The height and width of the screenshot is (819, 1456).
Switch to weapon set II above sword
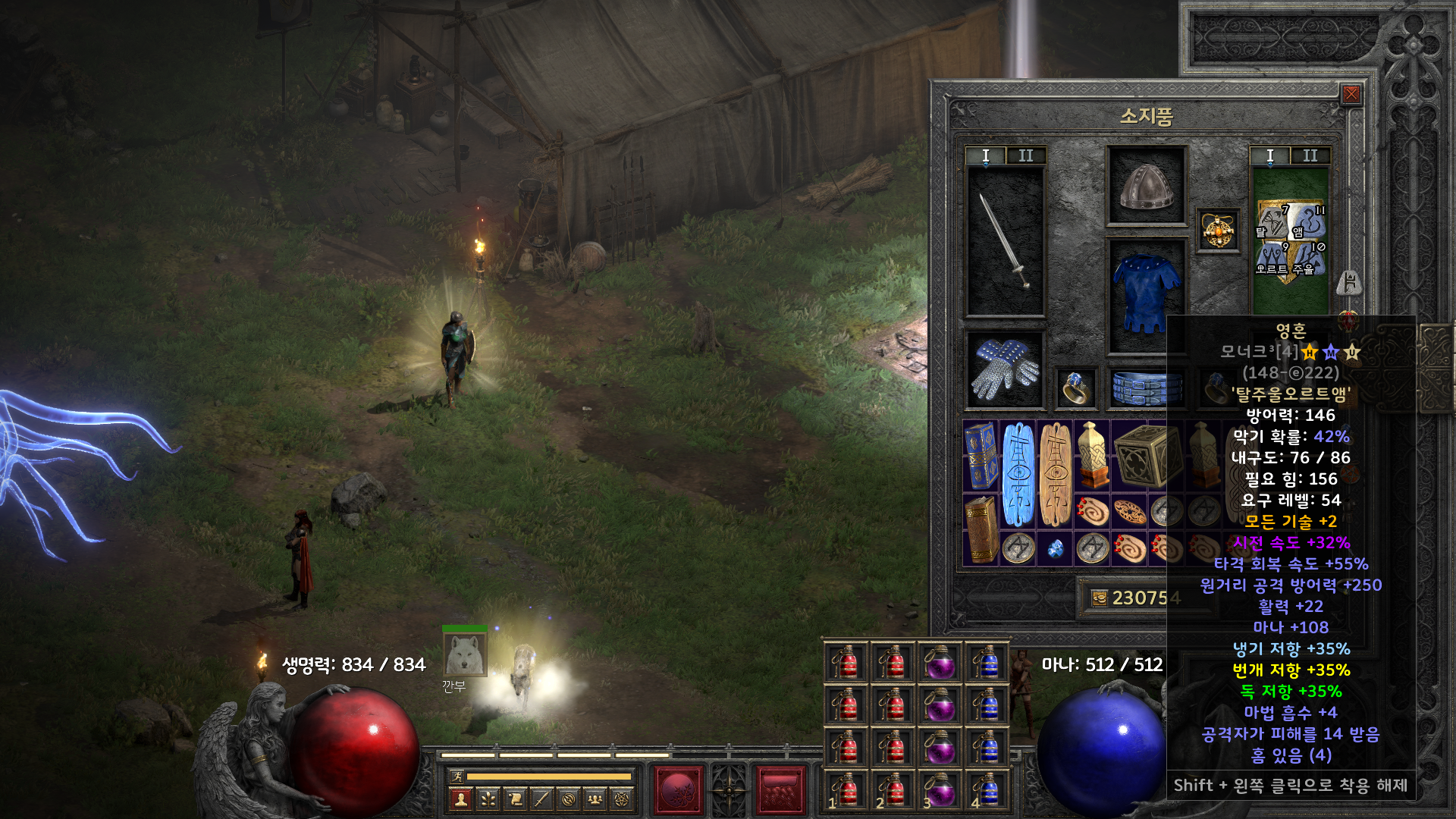click(1026, 155)
